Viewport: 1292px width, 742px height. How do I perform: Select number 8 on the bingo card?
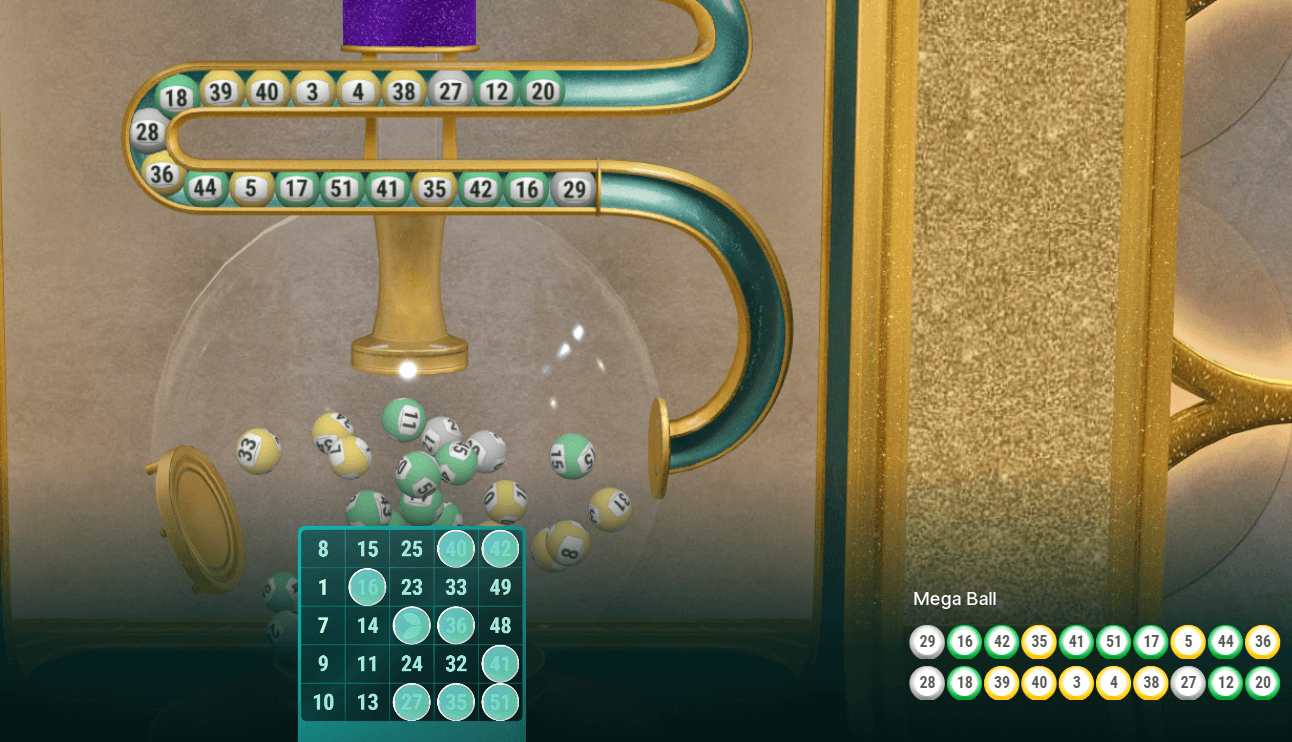pyautogui.click(x=323, y=549)
